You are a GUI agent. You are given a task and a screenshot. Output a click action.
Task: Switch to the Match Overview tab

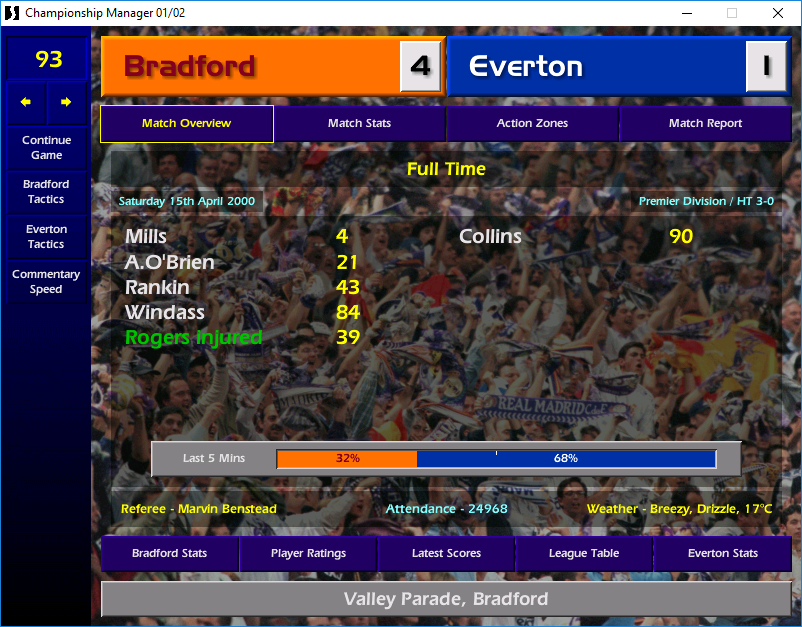186,124
